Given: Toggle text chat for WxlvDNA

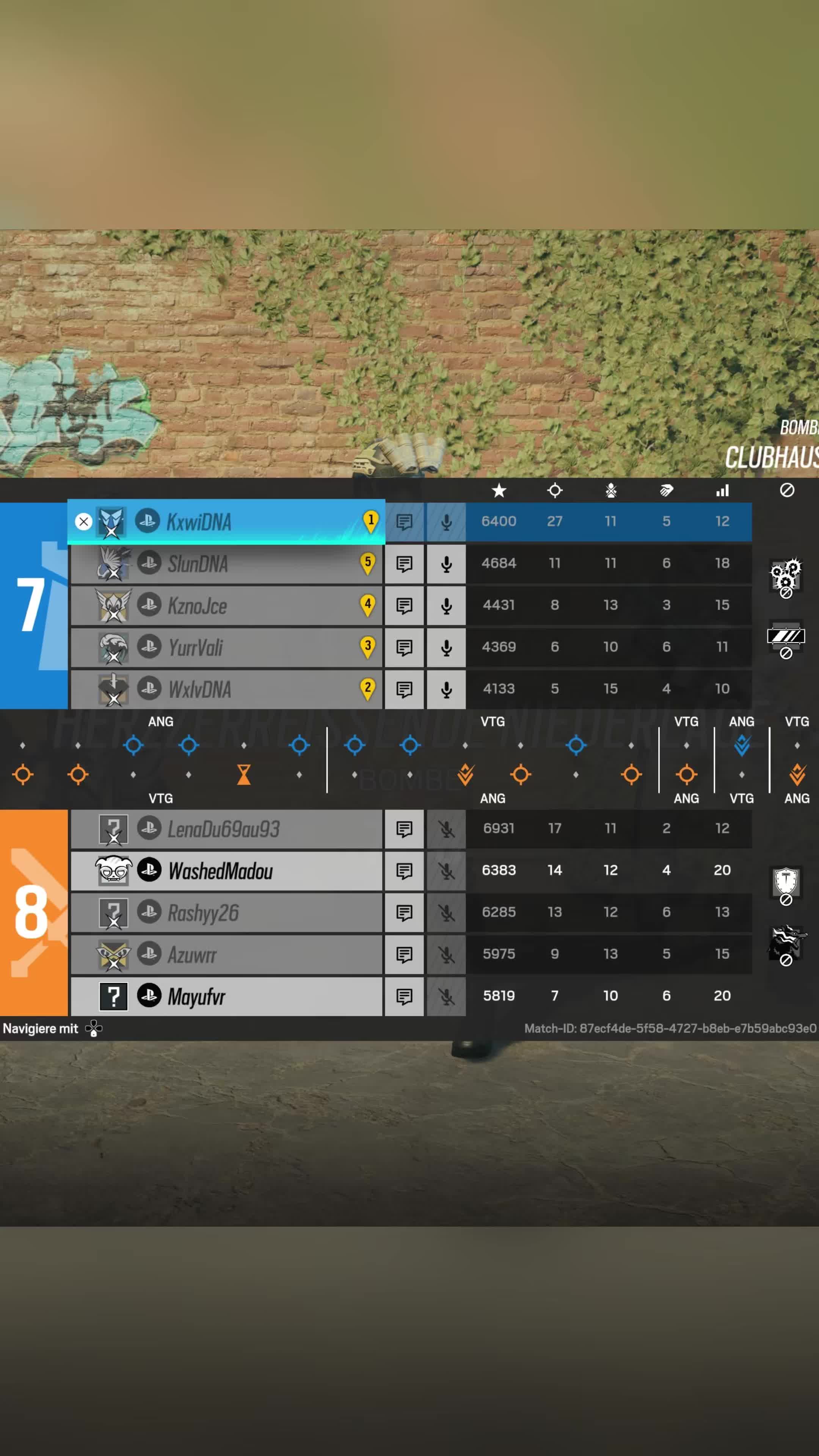Looking at the screenshot, I should (x=404, y=689).
